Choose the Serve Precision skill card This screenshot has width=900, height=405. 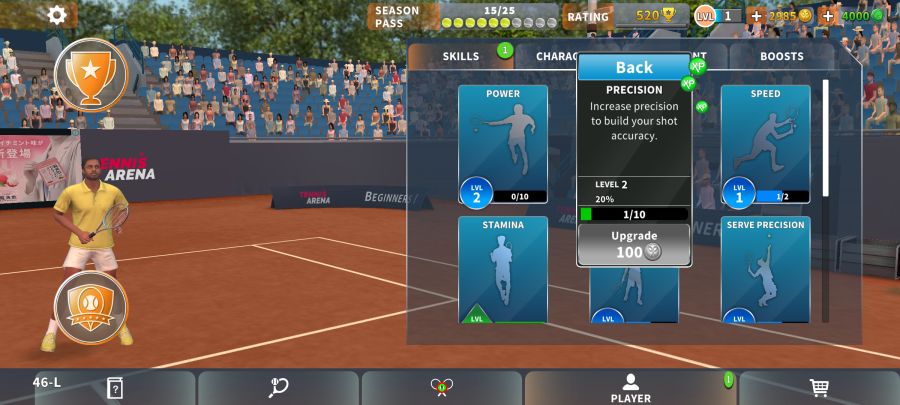[x=765, y=270]
